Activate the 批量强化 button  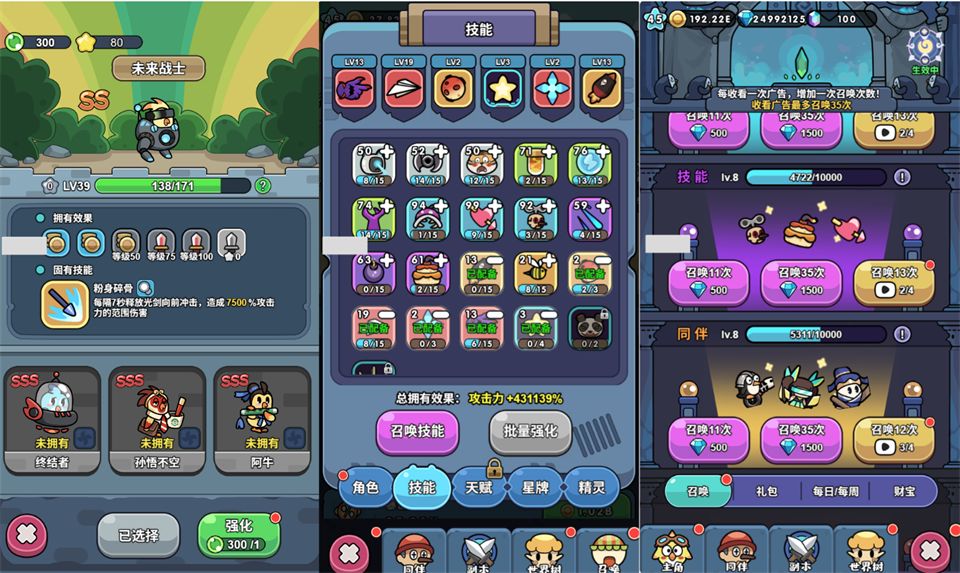point(530,433)
